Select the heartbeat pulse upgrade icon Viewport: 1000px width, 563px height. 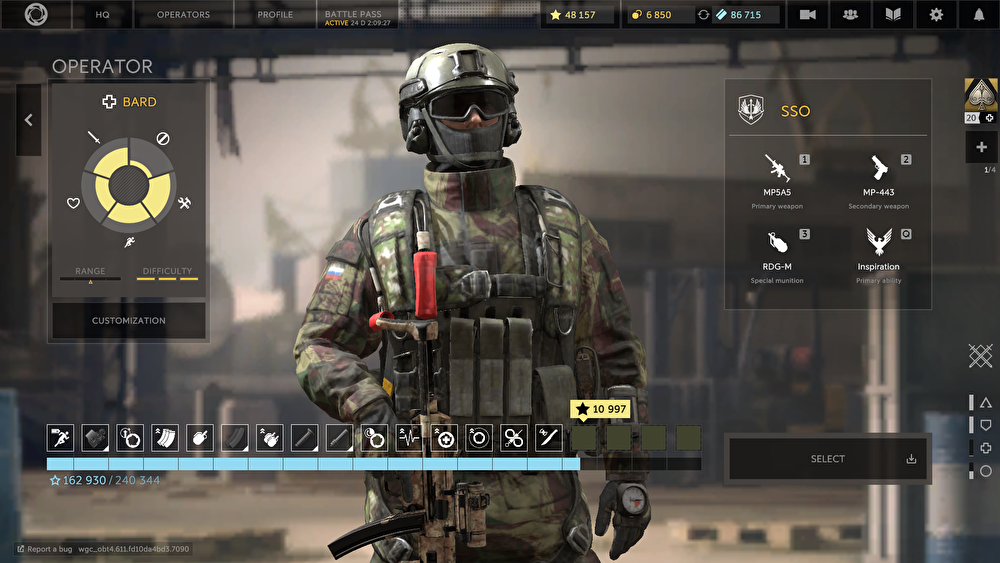(409, 437)
